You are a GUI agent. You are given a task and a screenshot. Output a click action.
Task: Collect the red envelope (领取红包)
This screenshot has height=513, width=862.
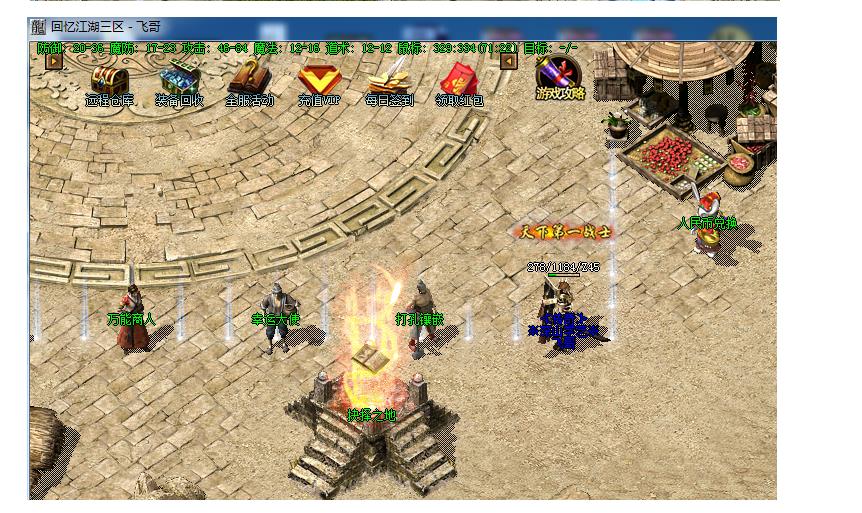pyautogui.click(x=459, y=79)
